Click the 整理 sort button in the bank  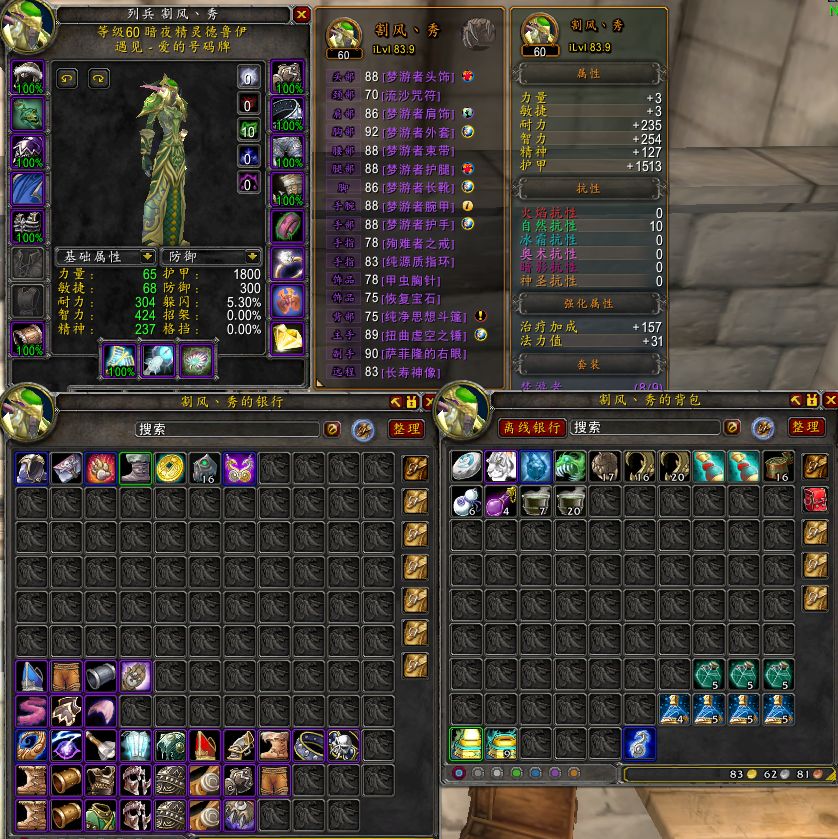click(x=407, y=428)
